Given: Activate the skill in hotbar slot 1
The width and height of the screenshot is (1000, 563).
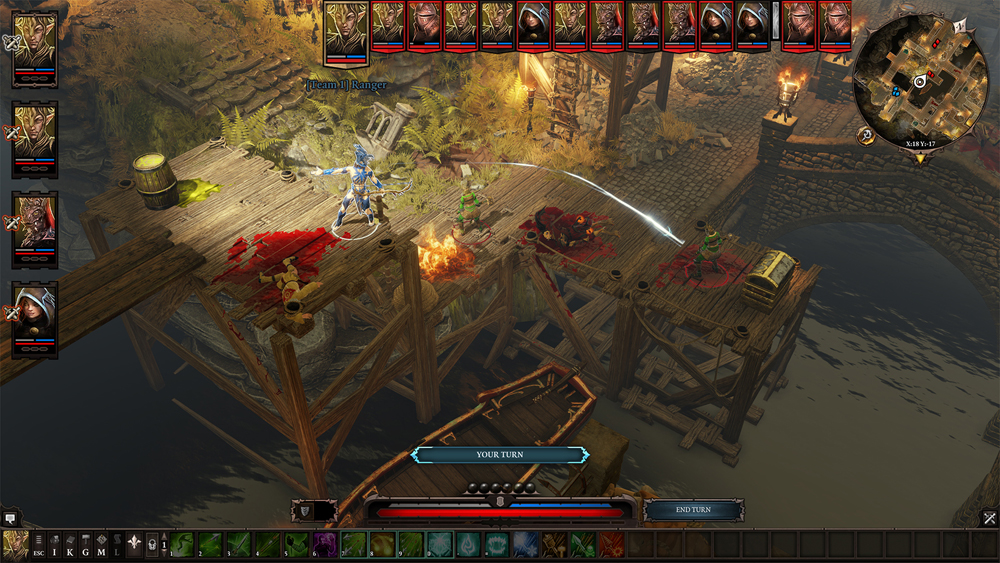Looking at the screenshot, I should point(181,544).
